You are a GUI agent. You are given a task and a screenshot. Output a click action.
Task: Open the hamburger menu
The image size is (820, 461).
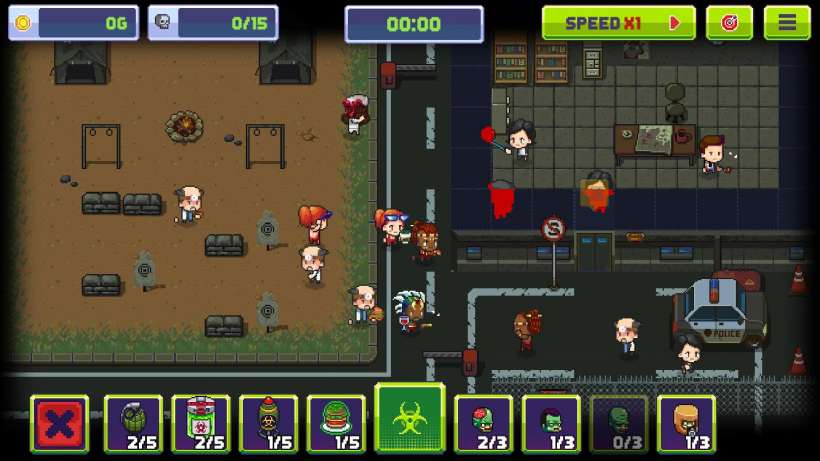click(x=787, y=23)
